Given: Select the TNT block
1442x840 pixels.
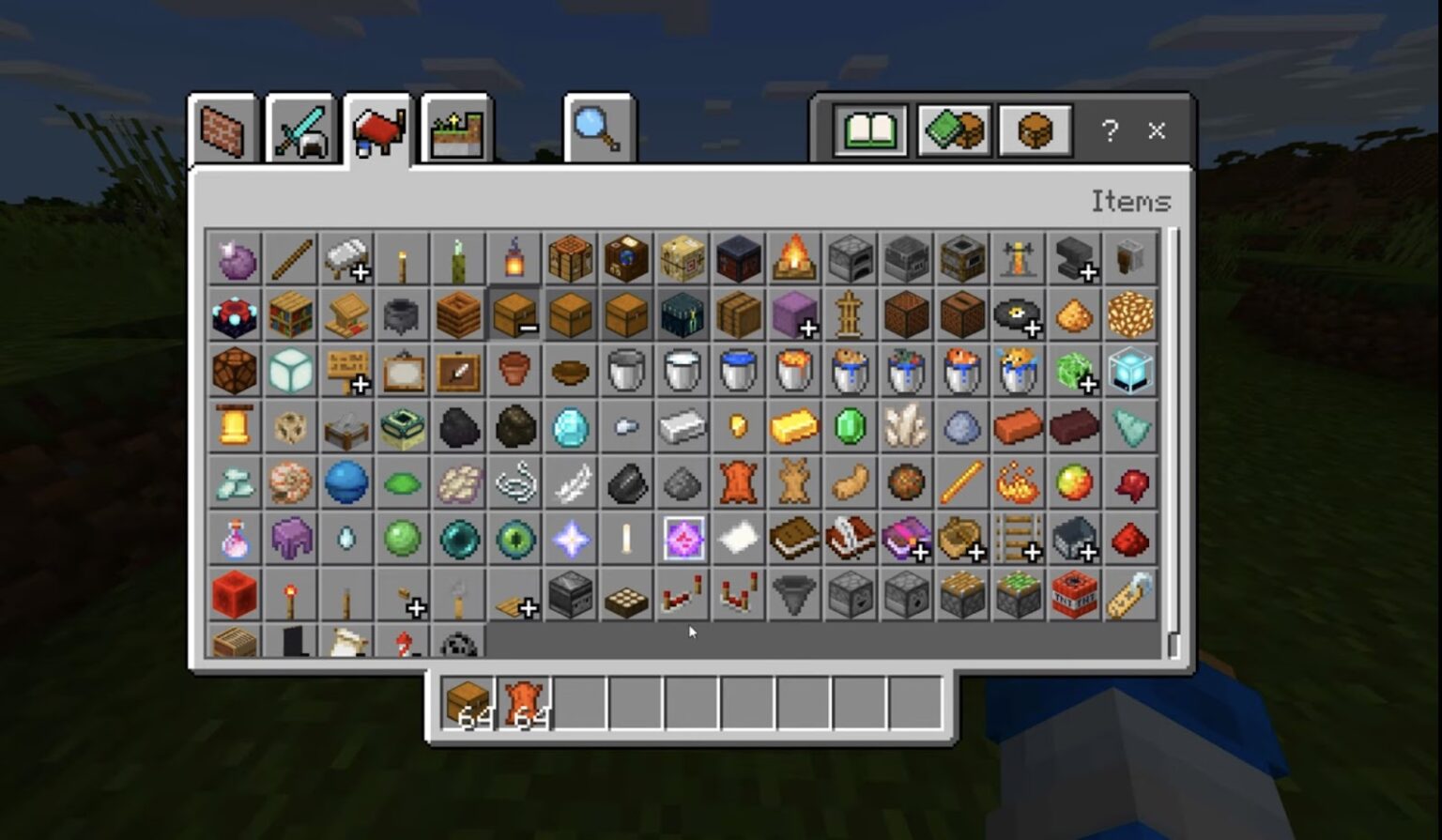Looking at the screenshot, I should tap(1073, 593).
